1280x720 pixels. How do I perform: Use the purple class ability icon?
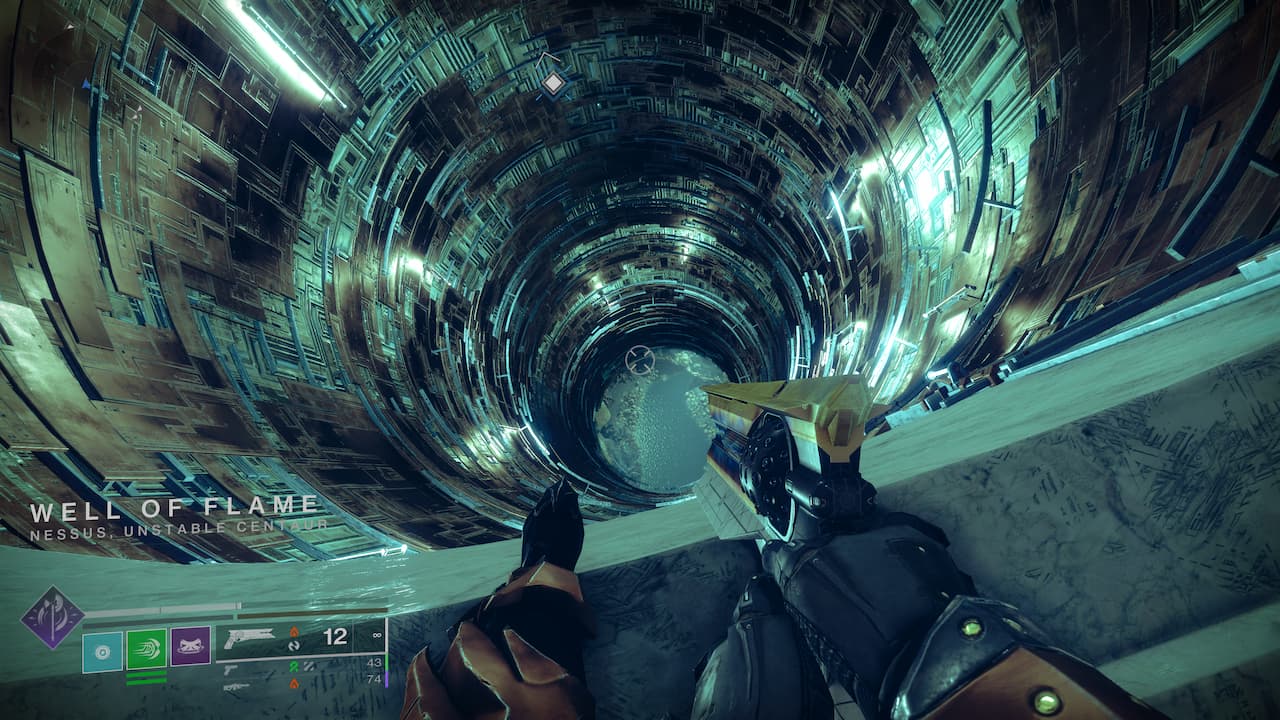[190, 647]
